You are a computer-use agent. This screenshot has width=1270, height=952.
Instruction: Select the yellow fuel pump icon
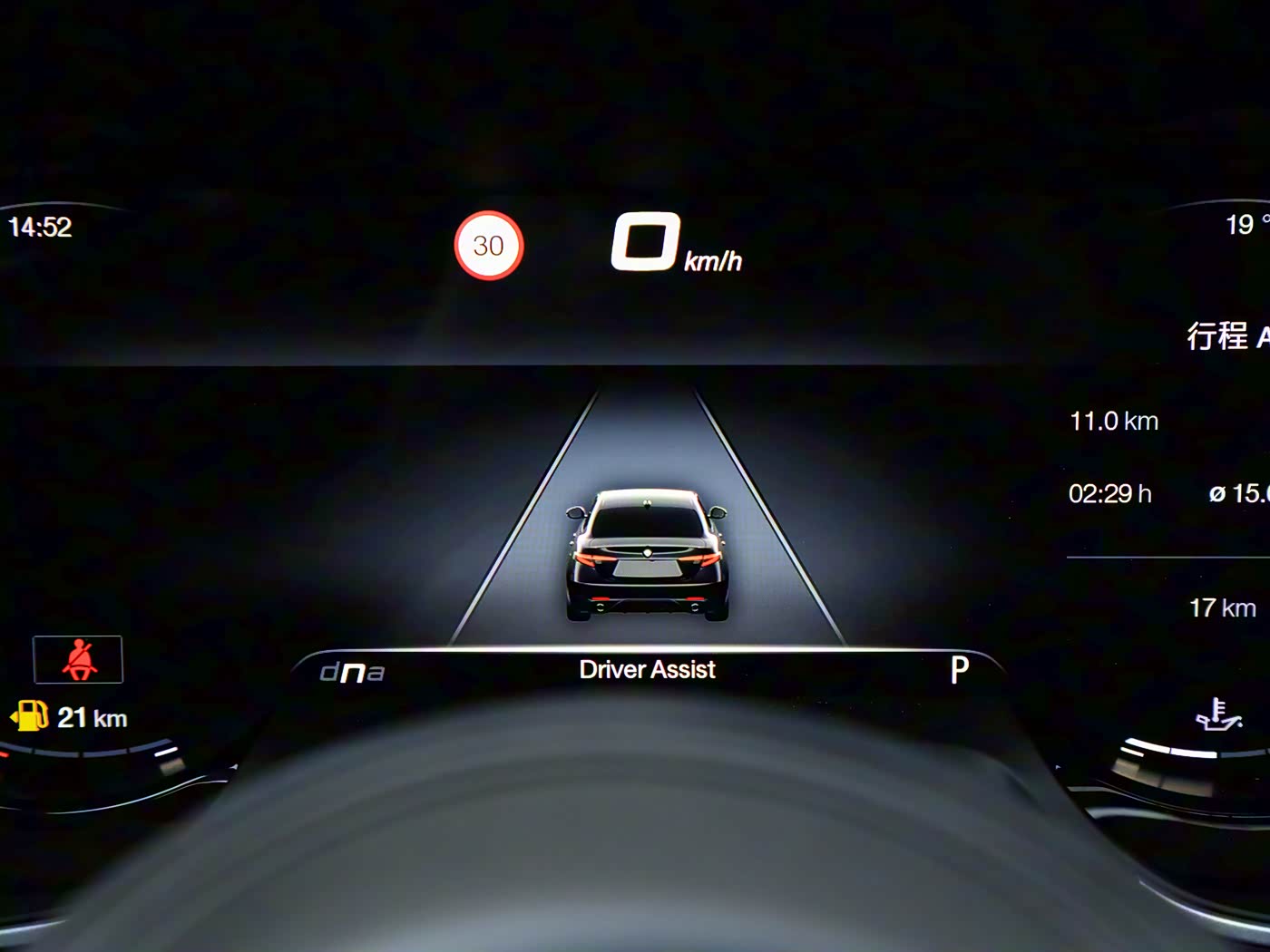(x=30, y=716)
